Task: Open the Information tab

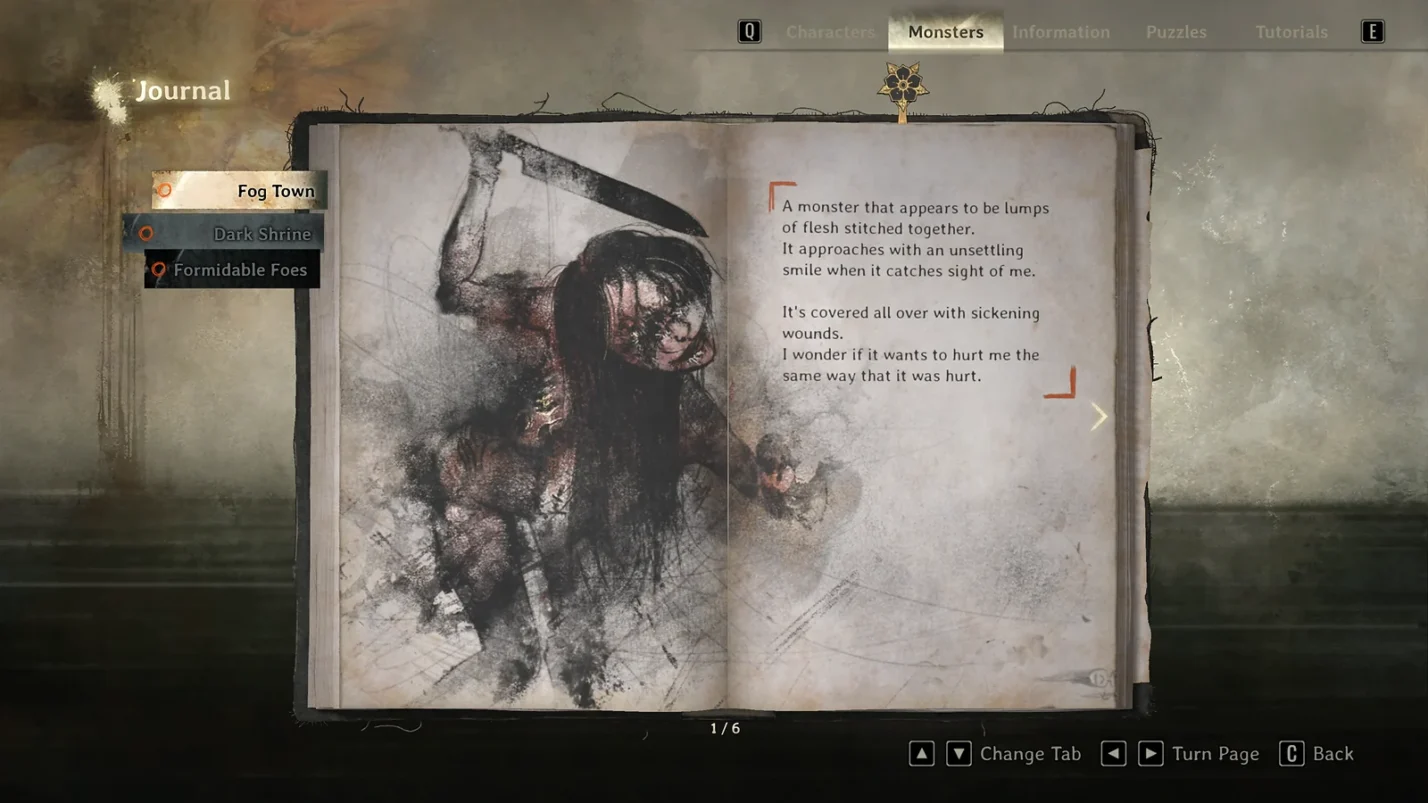Action: click(1060, 32)
